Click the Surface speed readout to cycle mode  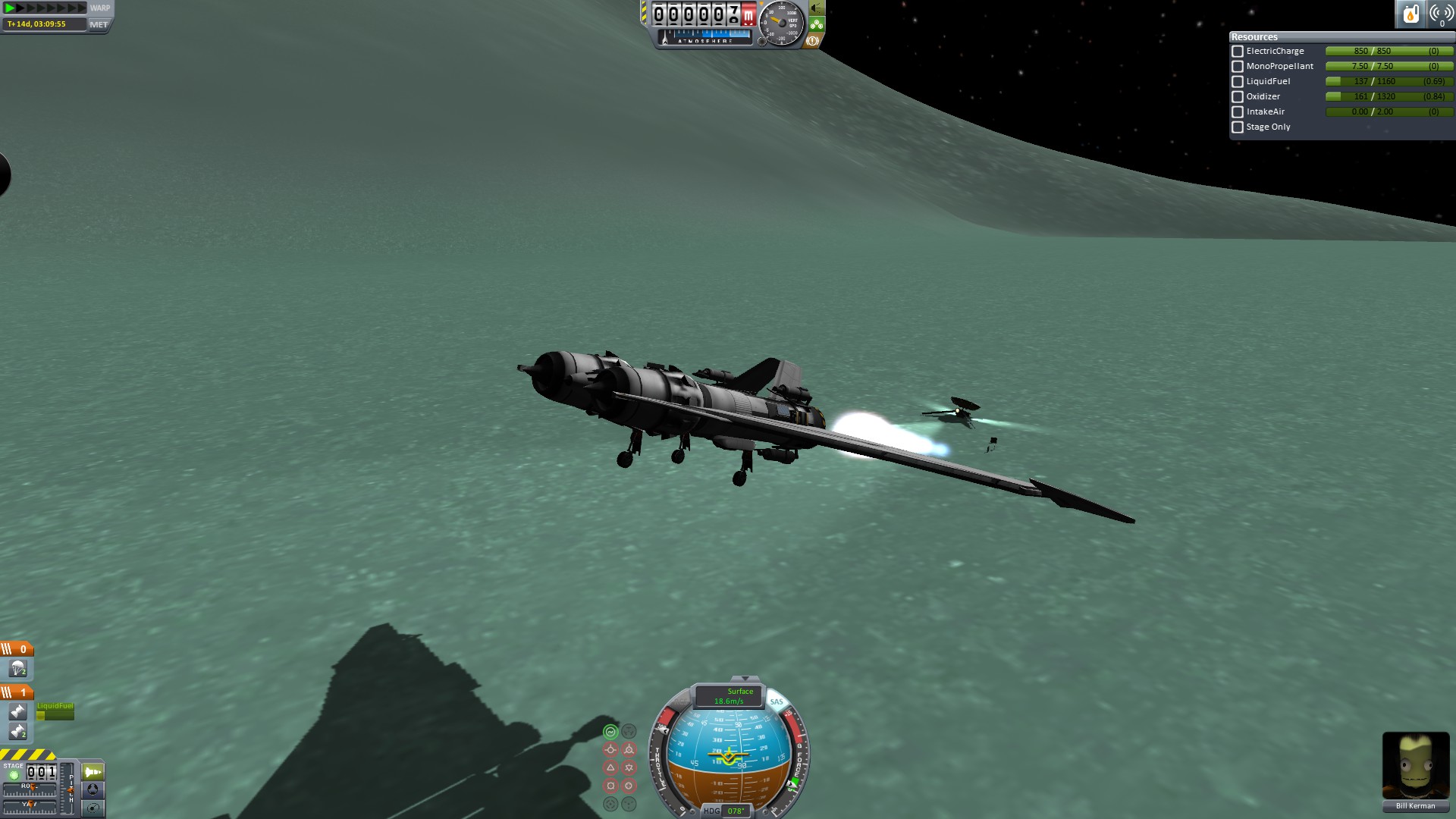pos(730,696)
